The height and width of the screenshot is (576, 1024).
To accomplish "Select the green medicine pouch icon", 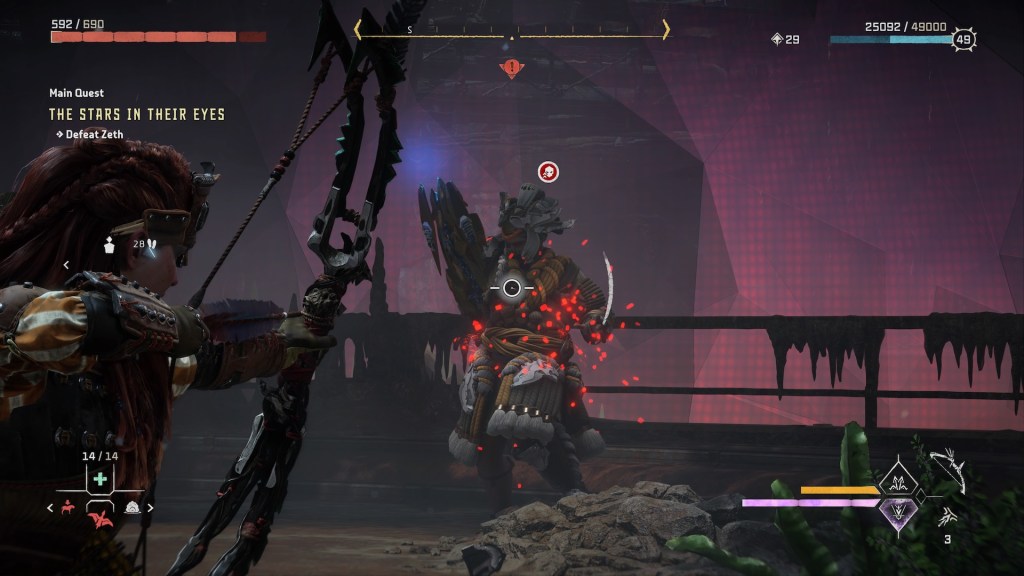I will (x=100, y=479).
